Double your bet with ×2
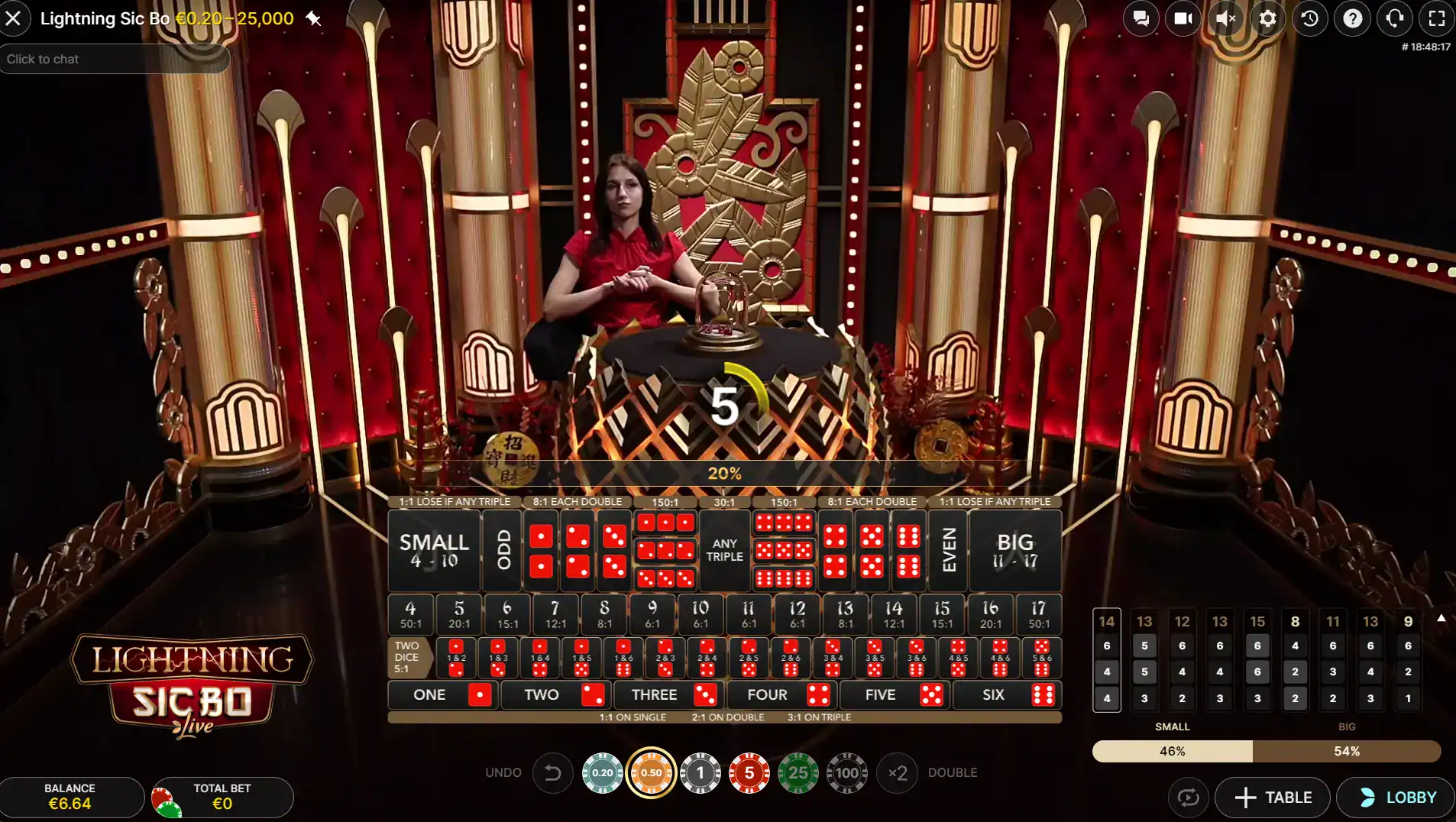1456x822 pixels. pos(898,772)
